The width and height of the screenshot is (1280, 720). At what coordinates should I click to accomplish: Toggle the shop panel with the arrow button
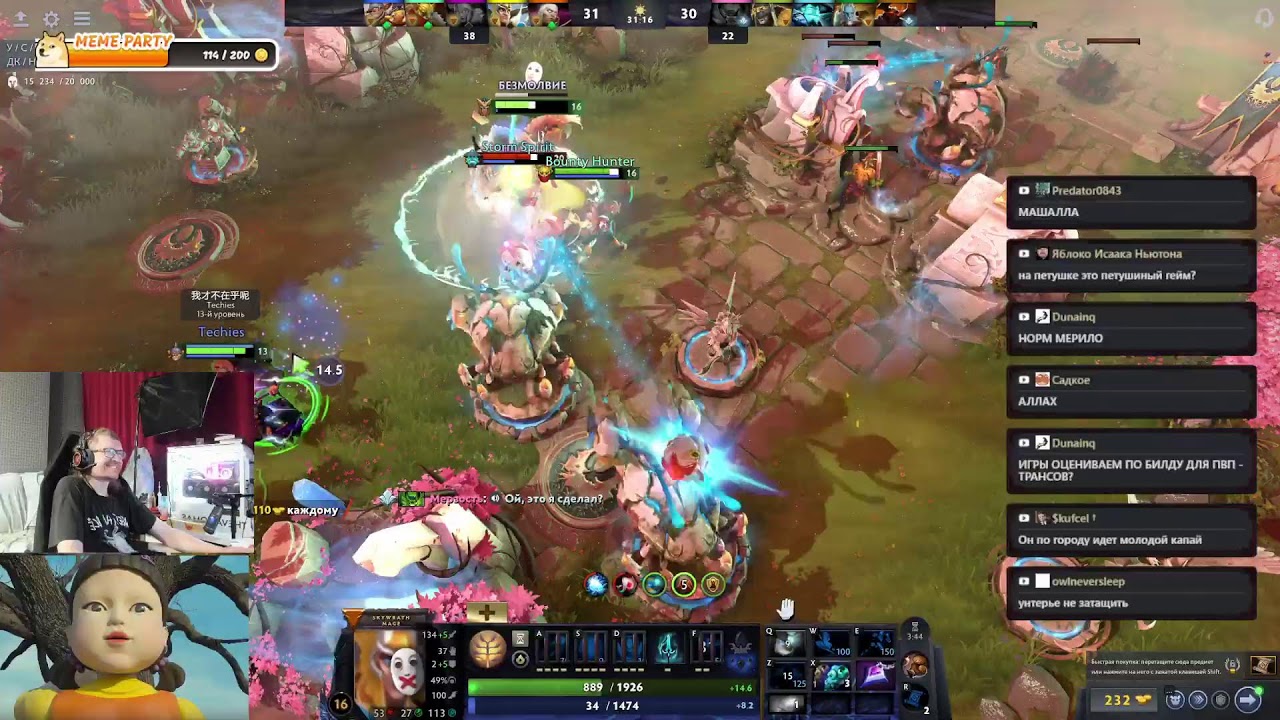click(1247, 700)
